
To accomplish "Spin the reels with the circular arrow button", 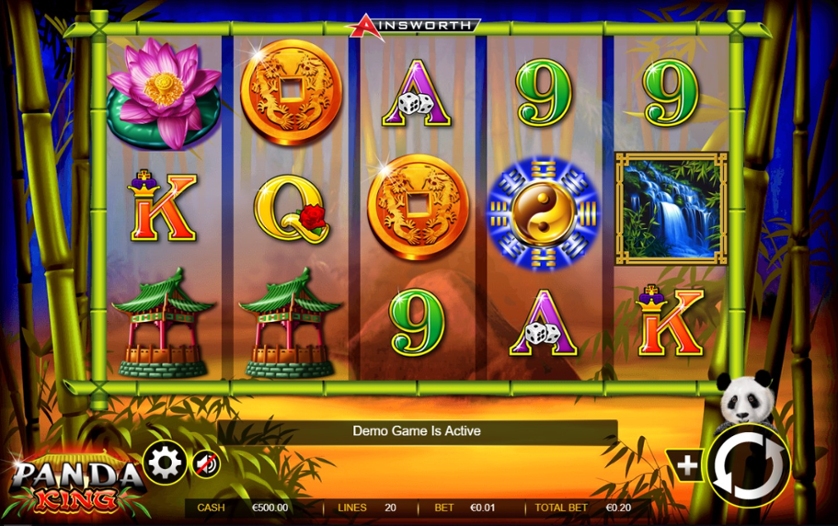I will point(748,464).
